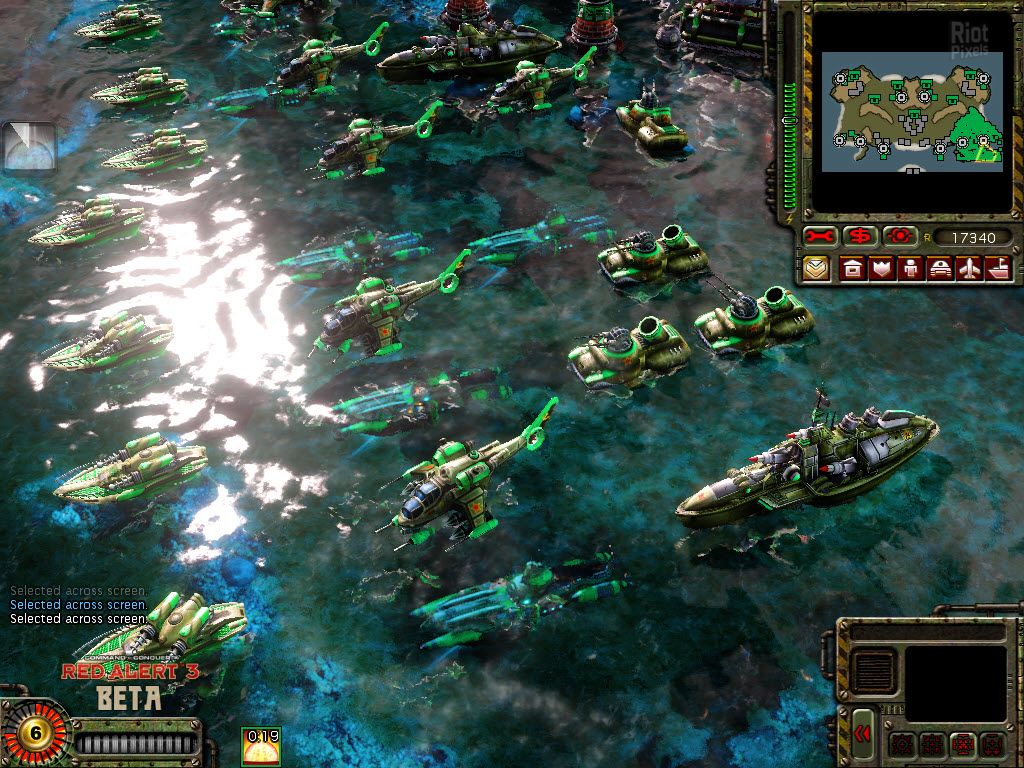
Task: Activate the red wrench repair button
Action: tap(819, 237)
